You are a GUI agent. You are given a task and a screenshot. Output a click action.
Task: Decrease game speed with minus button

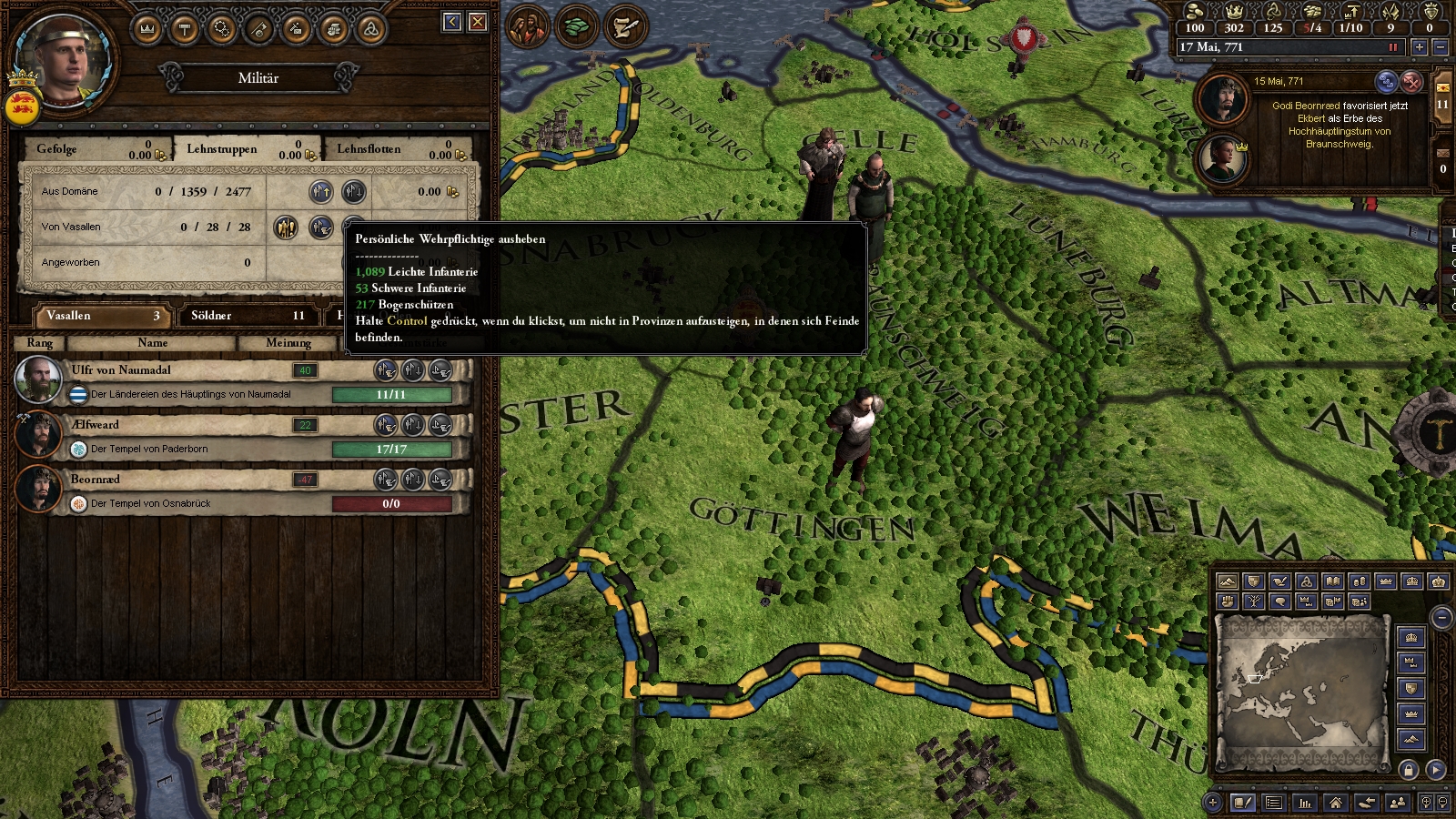[1440, 47]
